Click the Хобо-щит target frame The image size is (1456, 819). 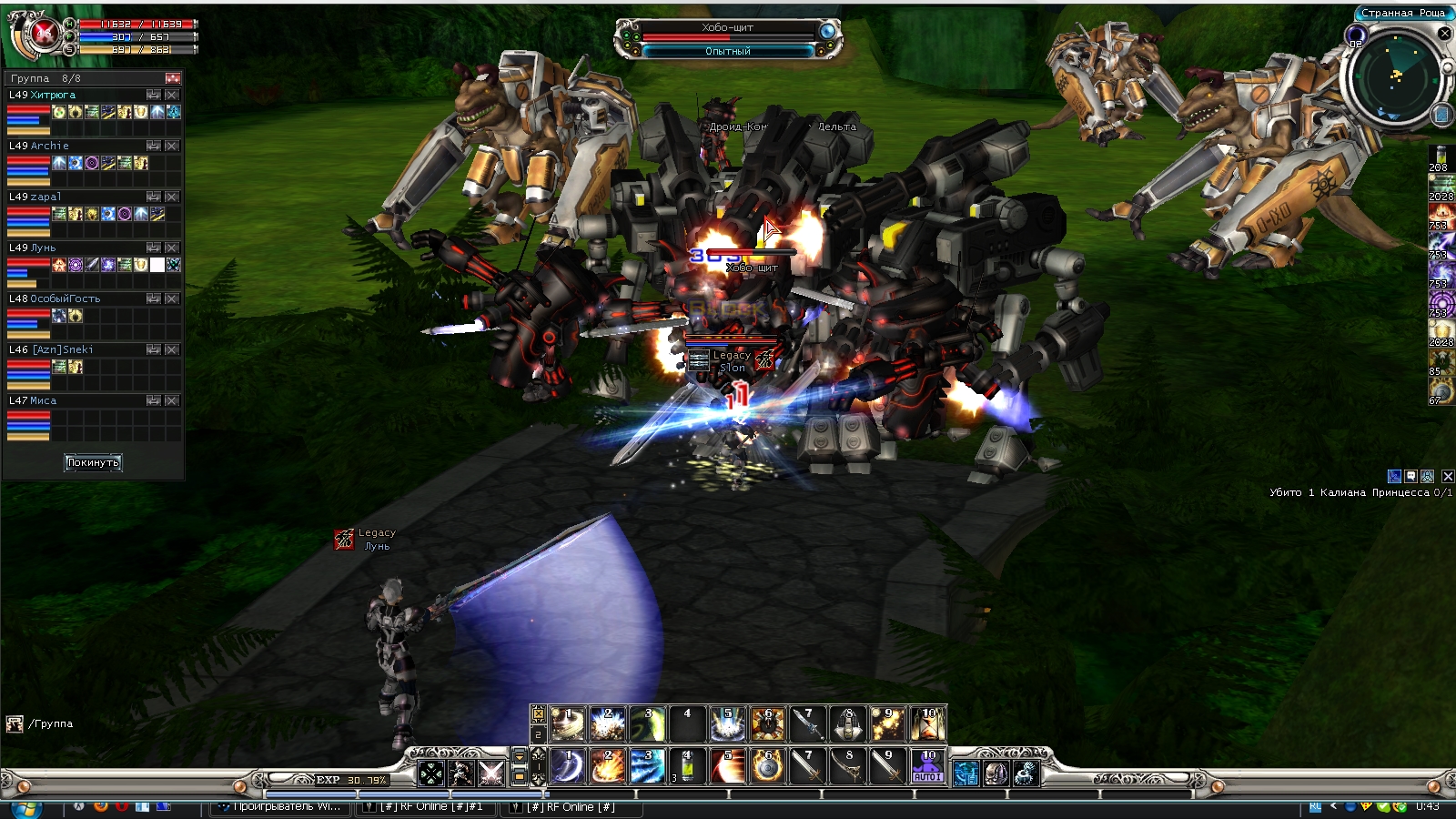click(728, 38)
